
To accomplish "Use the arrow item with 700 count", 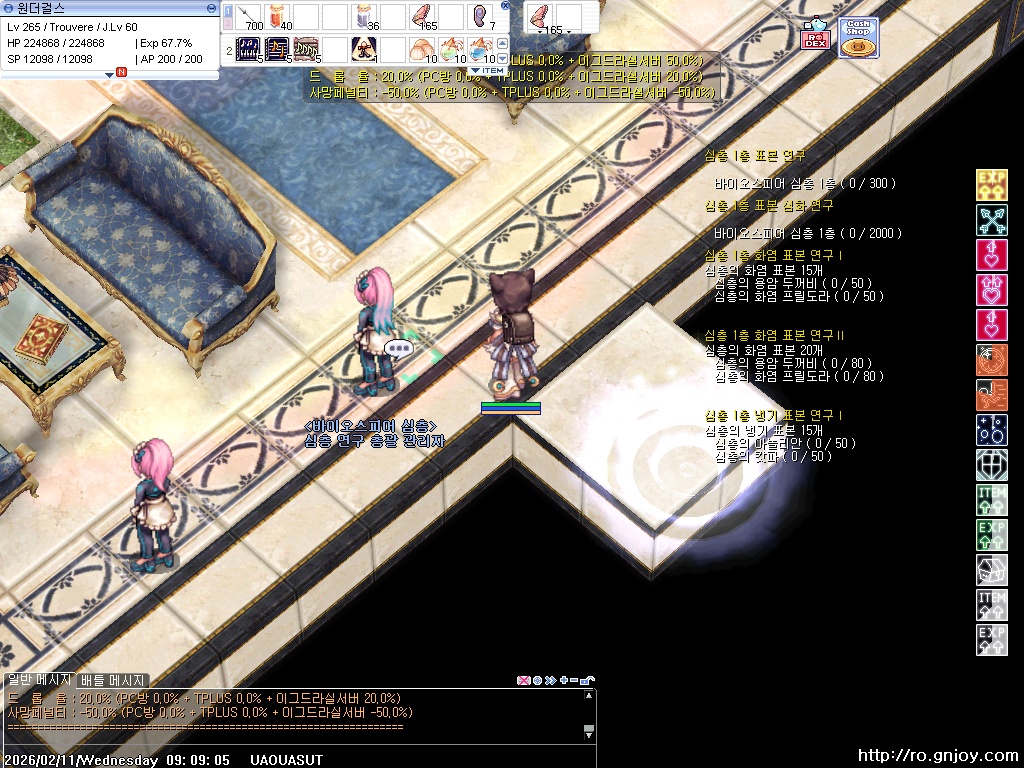I will click(248, 16).
